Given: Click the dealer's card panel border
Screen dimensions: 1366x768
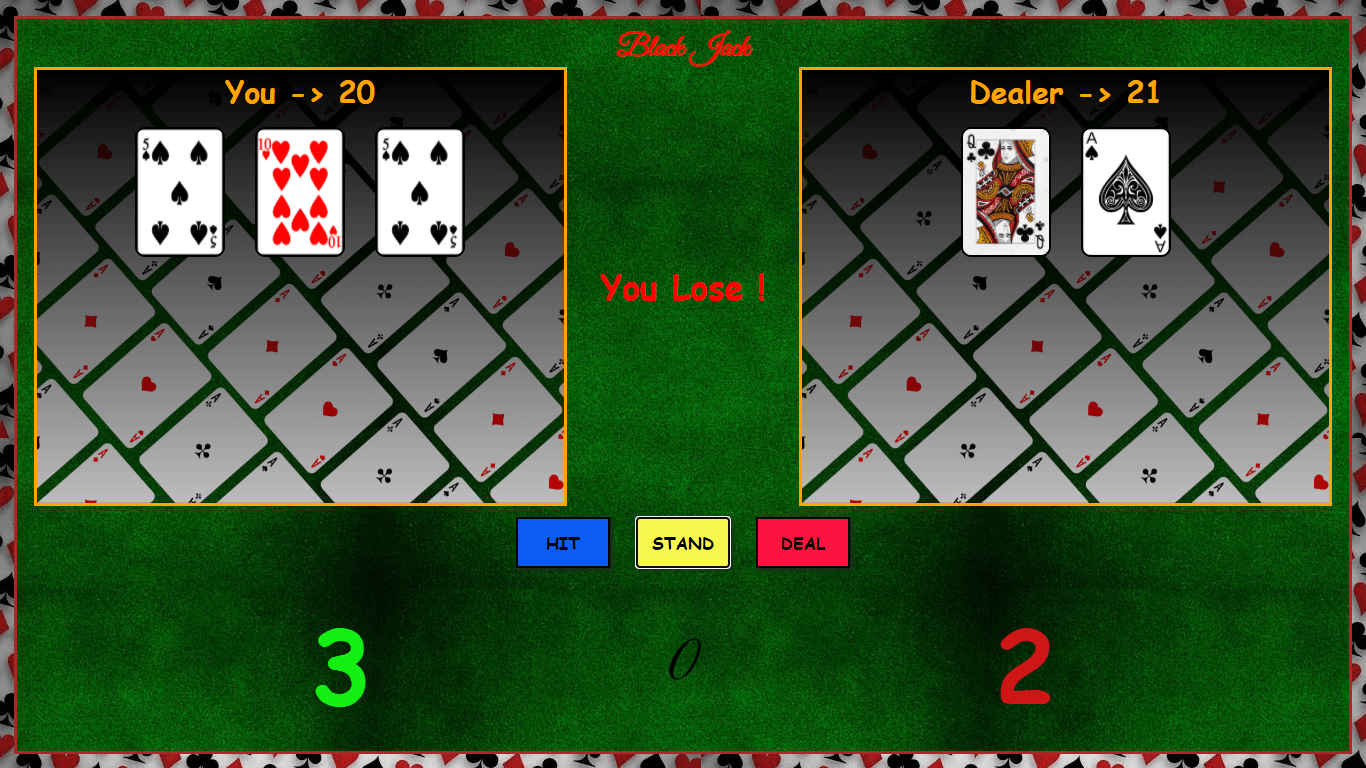Looking at the screenshot, I should point(1064,68).
